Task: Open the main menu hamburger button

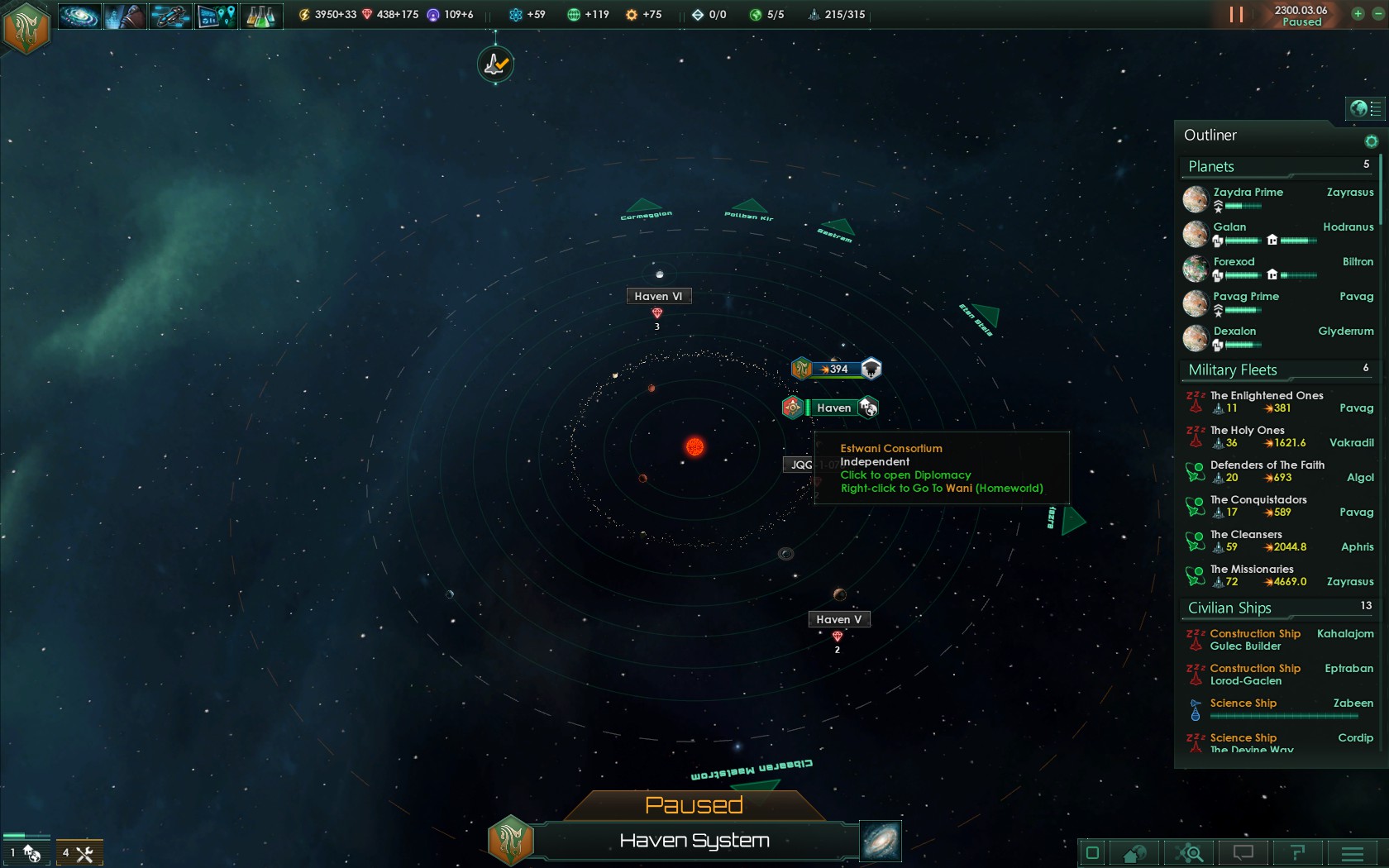Action: [x=1352, y=853]
